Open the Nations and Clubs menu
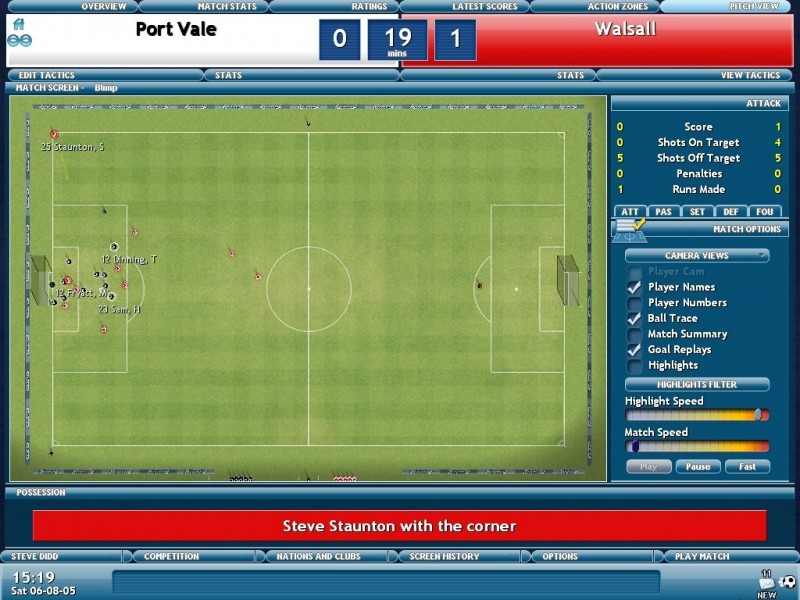Screen dimensions: 800x600 318,556
